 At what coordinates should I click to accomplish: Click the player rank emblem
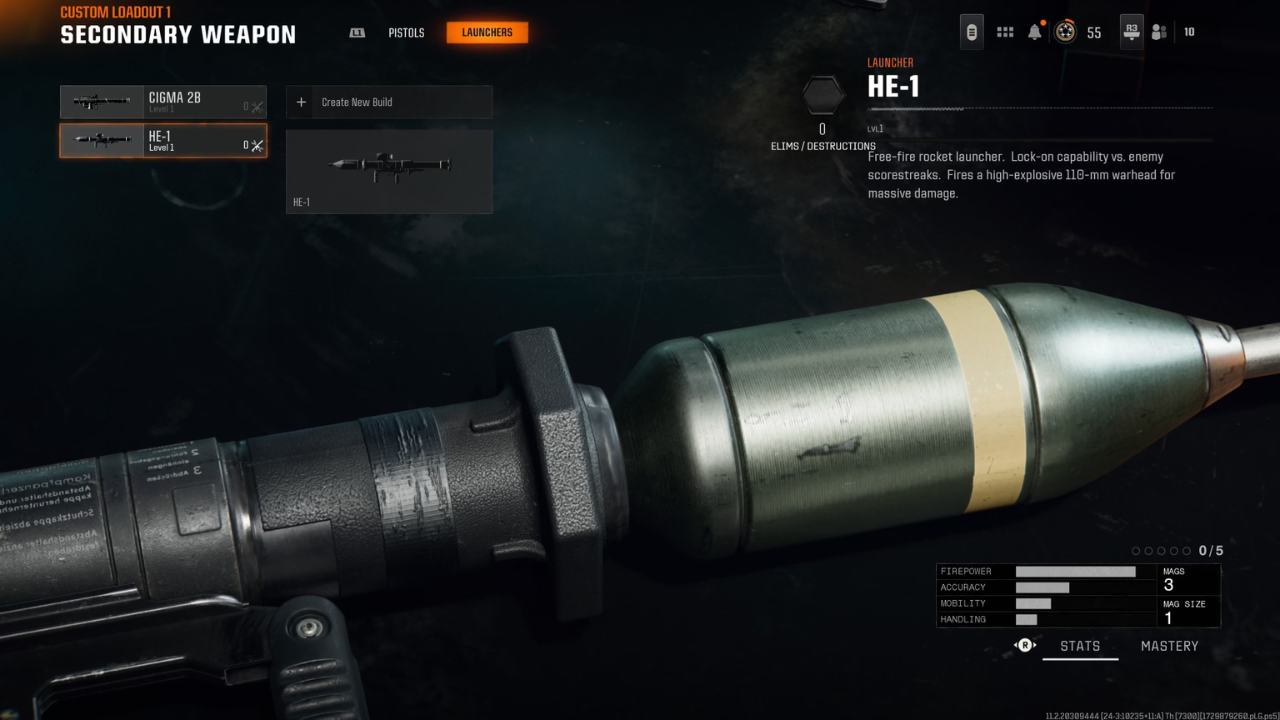point(1066,32)
